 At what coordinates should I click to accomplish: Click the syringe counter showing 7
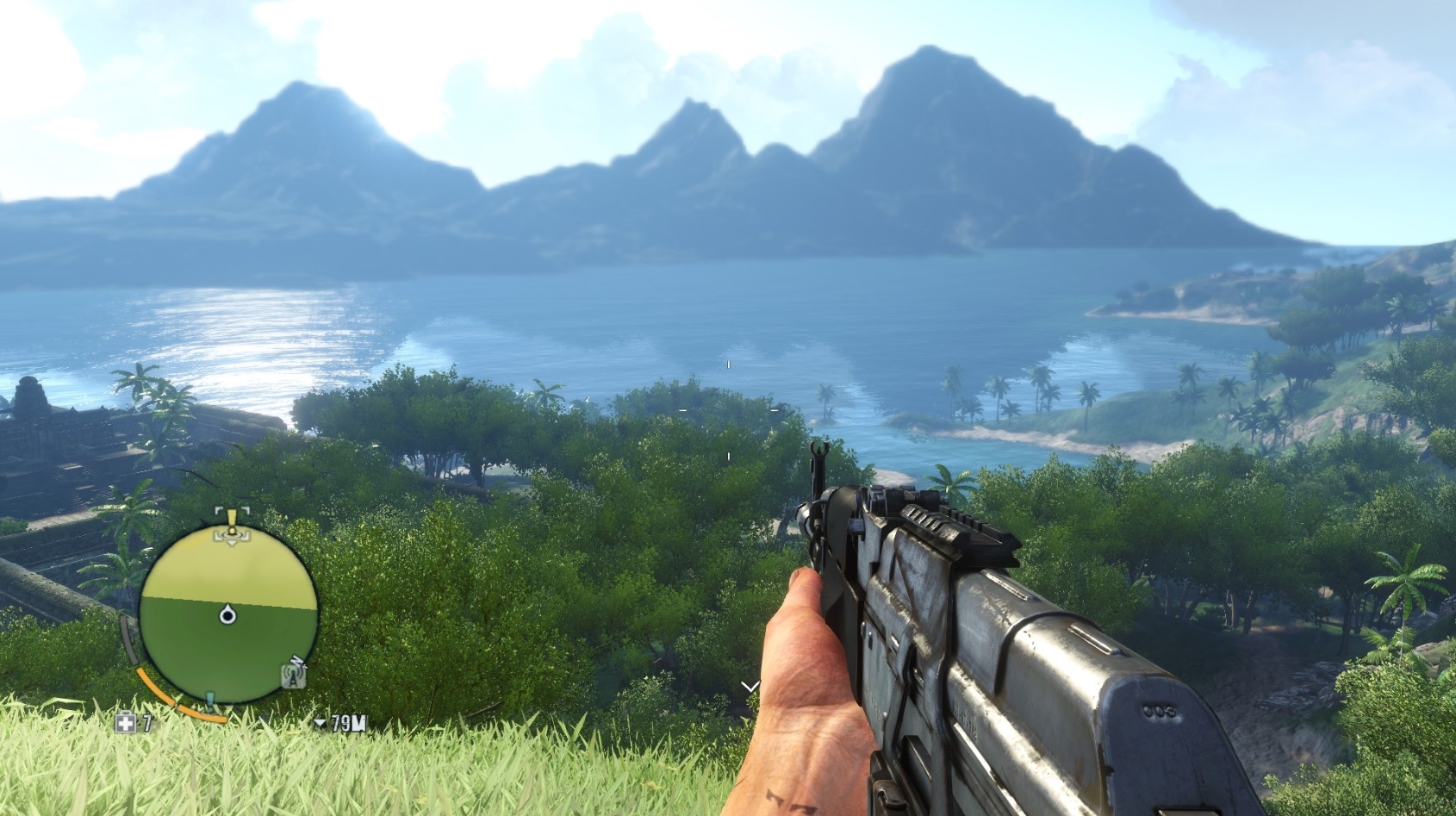tap(146, 724)
